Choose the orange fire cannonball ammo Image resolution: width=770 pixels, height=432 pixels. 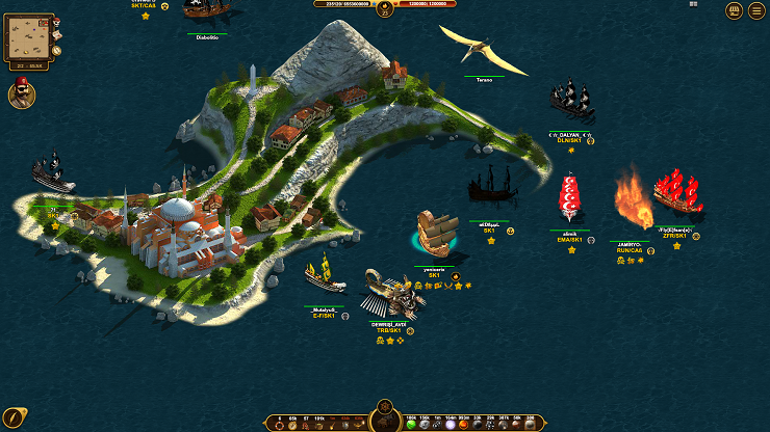(463, 425)
